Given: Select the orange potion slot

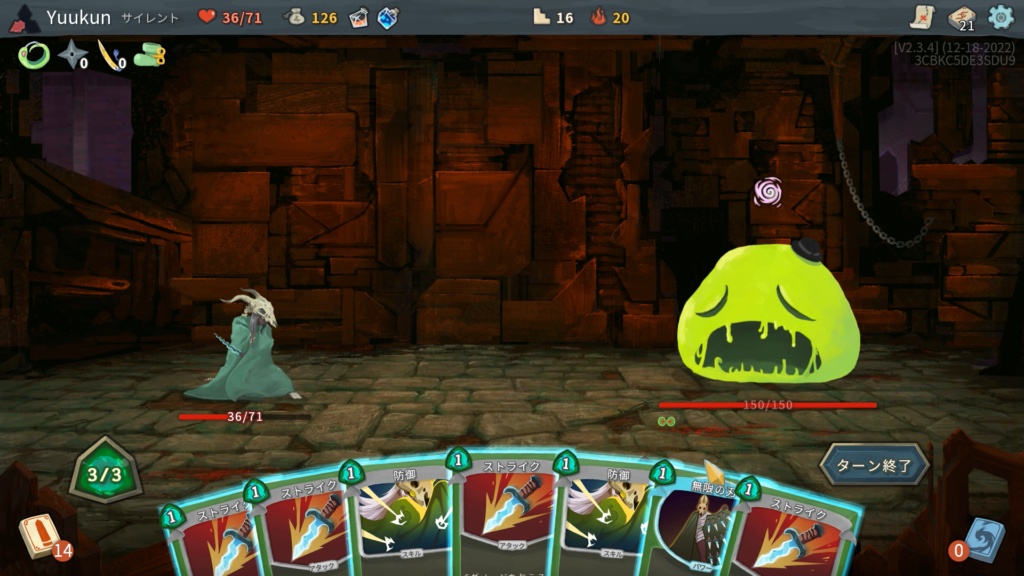Looking at the screenshot, I should click(x=358, y=17).
